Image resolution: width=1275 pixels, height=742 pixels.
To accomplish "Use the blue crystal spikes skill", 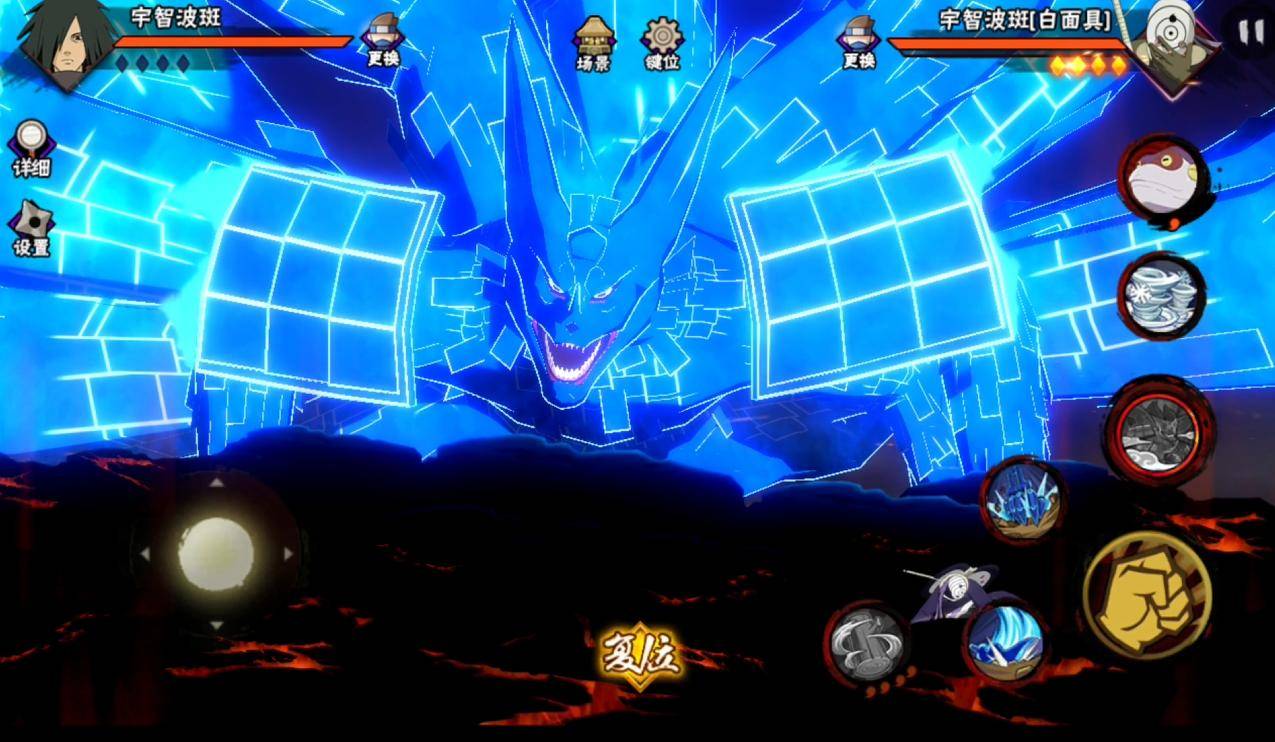I will 1022,500.
